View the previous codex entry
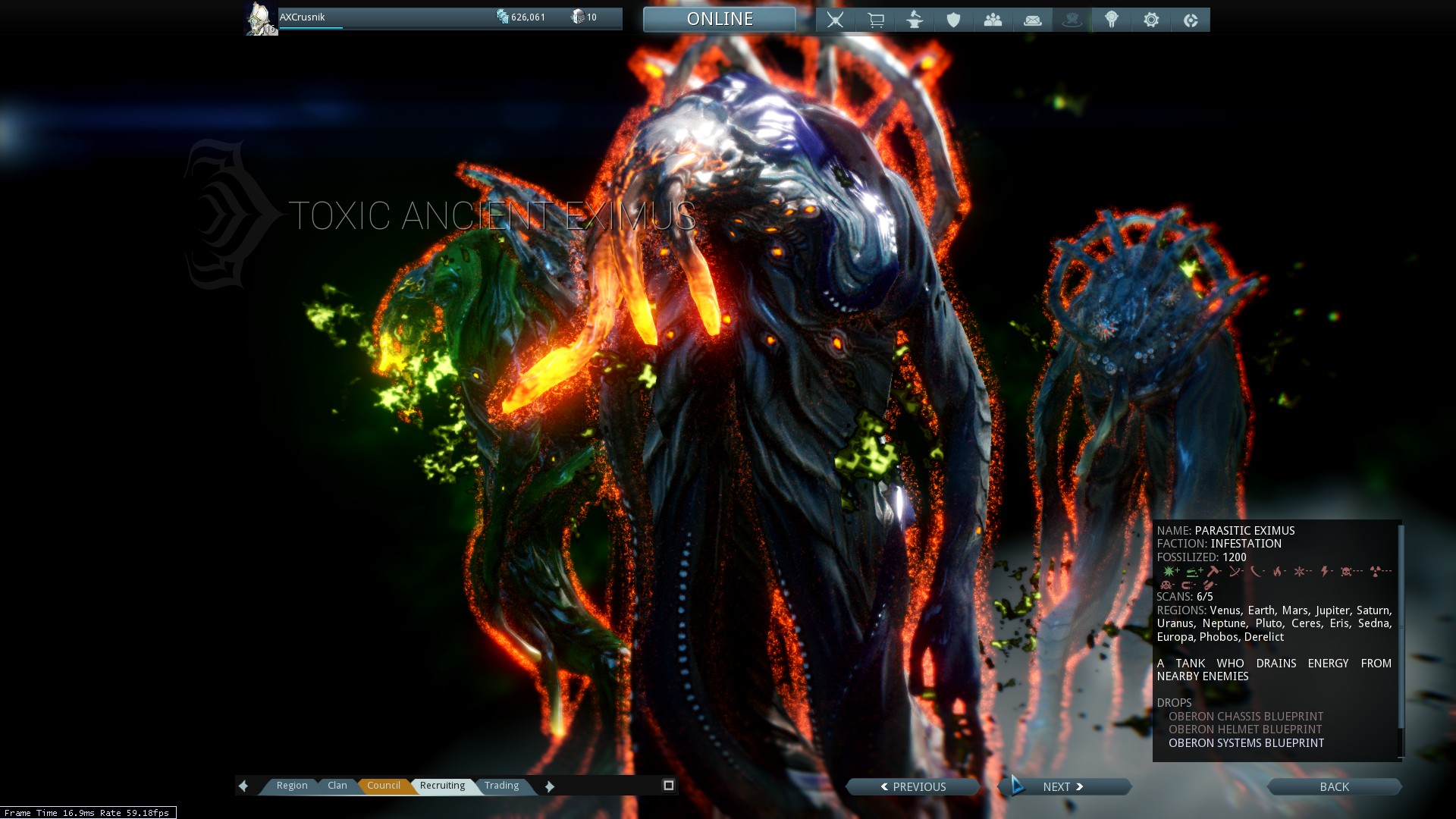Screen dimensions: 1456x819 point(913,787)
